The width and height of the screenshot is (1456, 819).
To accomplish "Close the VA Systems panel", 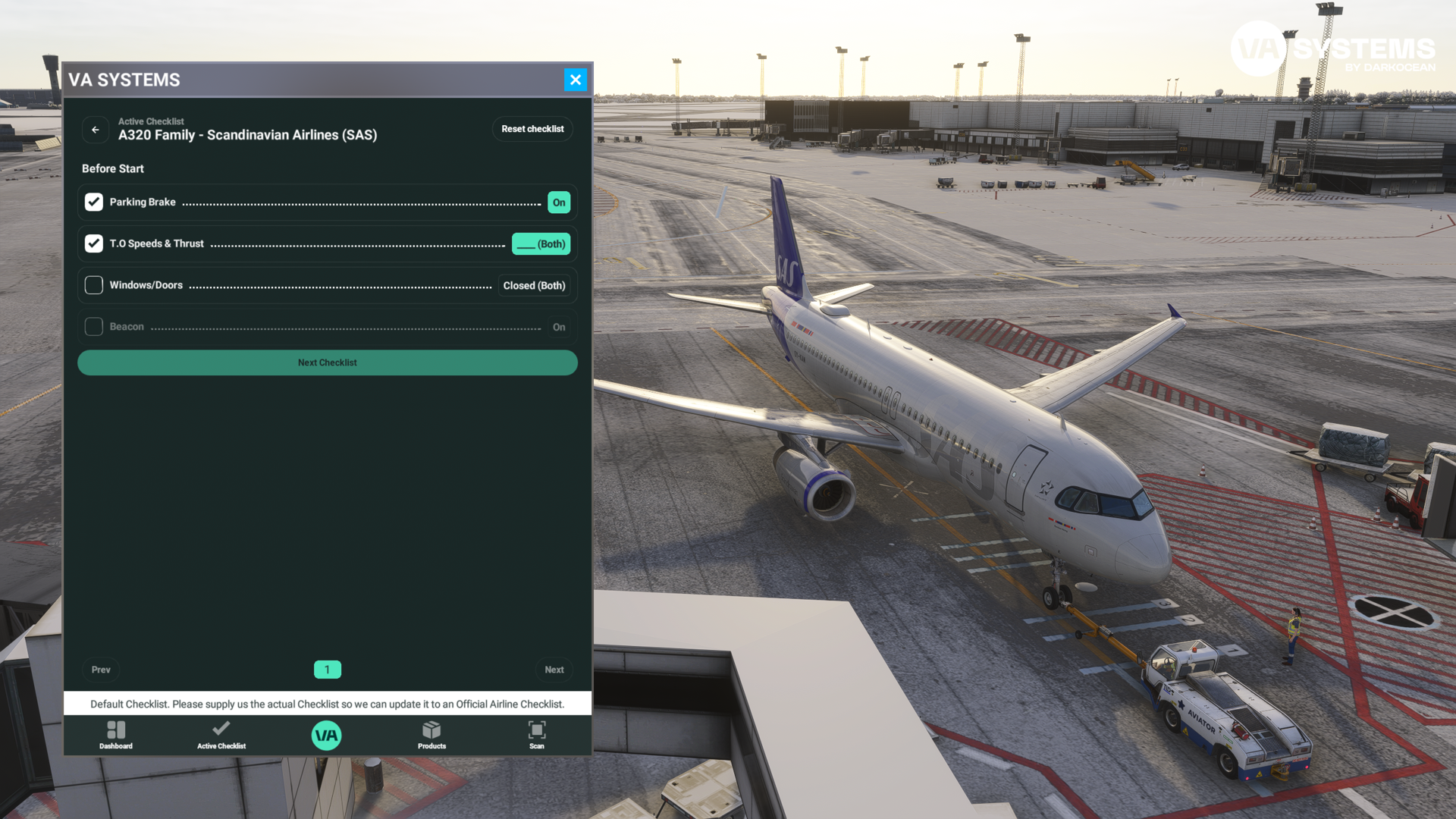I will coord(576,80).
